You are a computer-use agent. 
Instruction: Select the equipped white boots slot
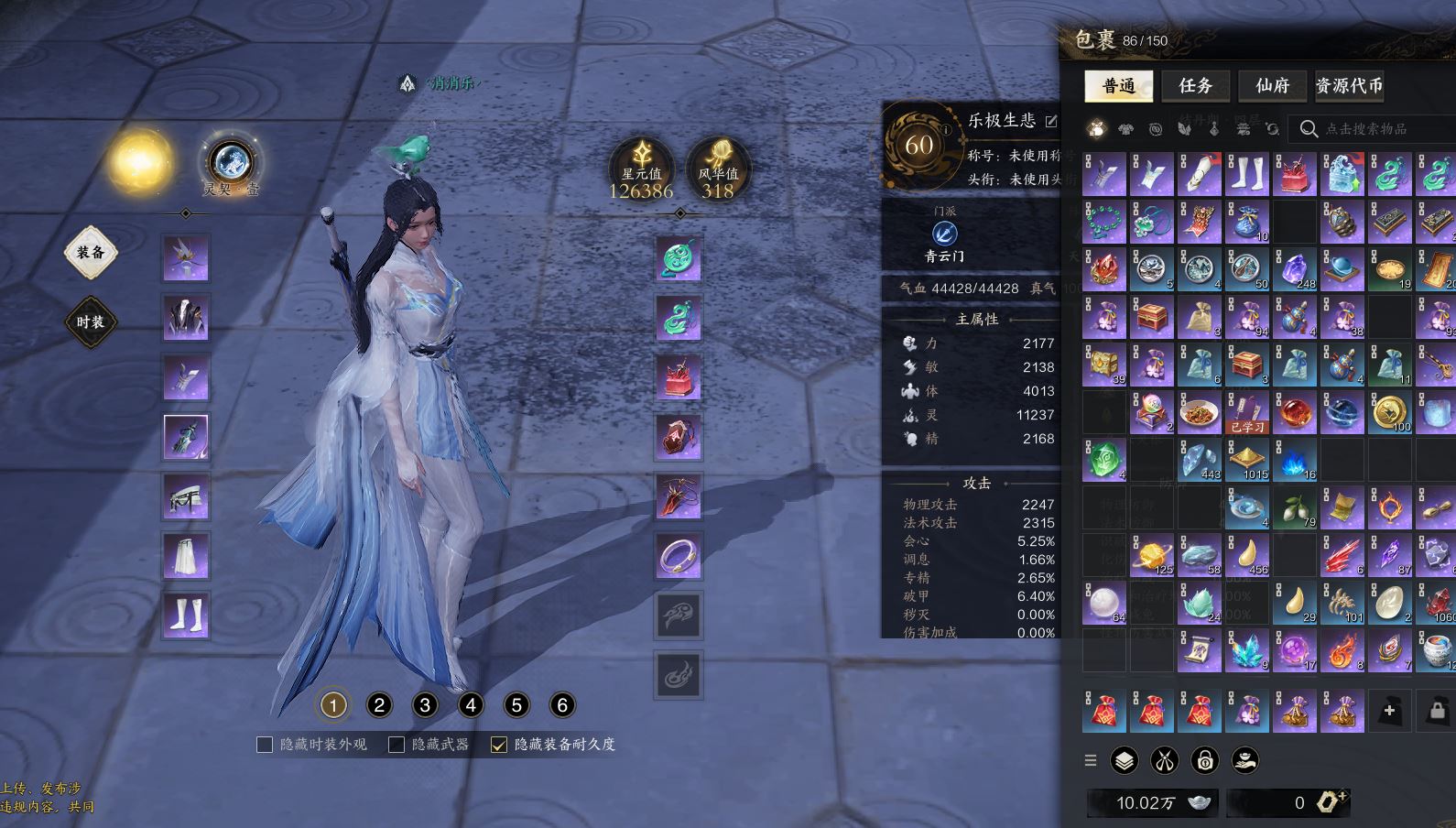point(186,615)
